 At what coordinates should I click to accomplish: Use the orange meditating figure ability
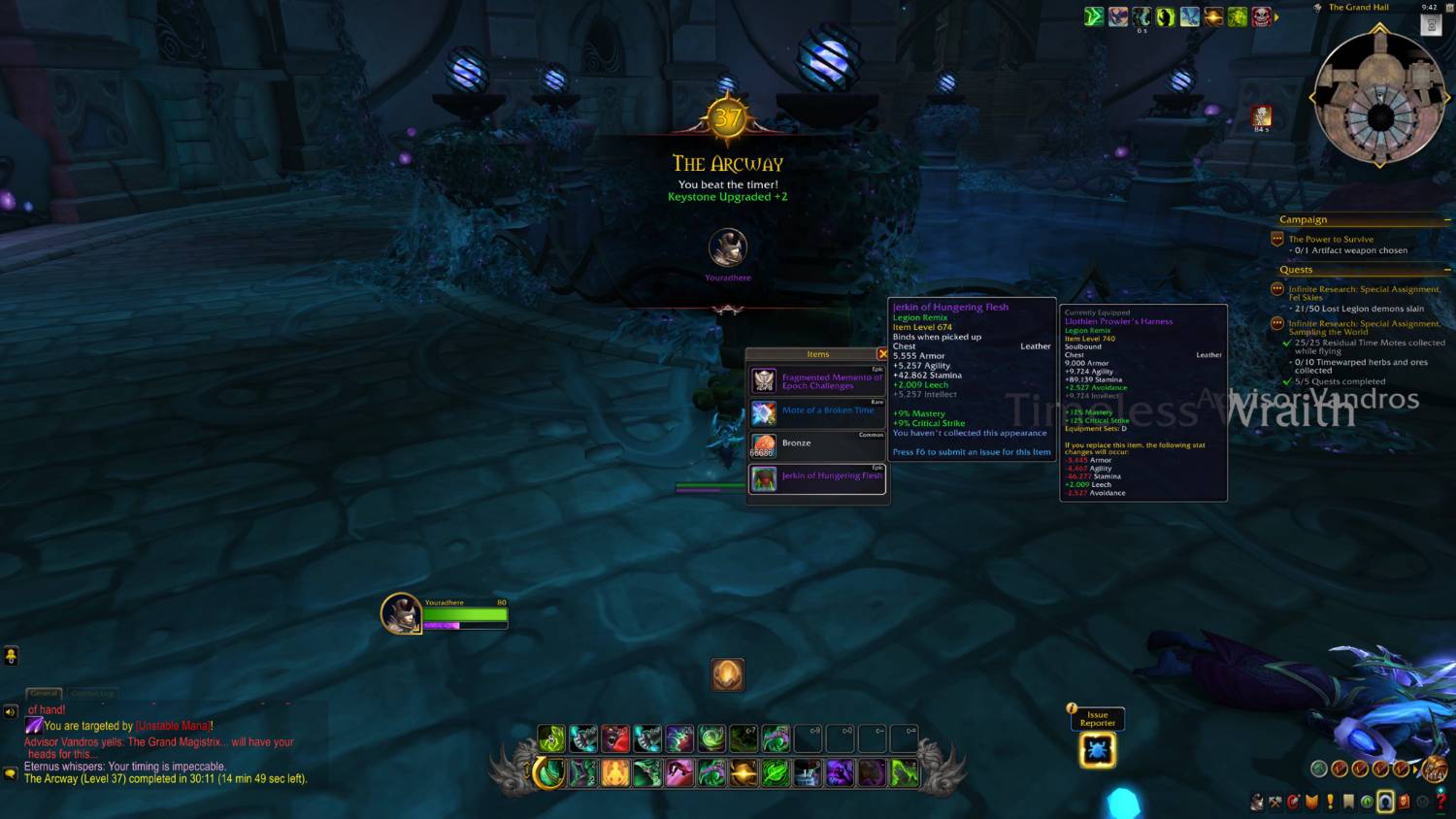615,773
